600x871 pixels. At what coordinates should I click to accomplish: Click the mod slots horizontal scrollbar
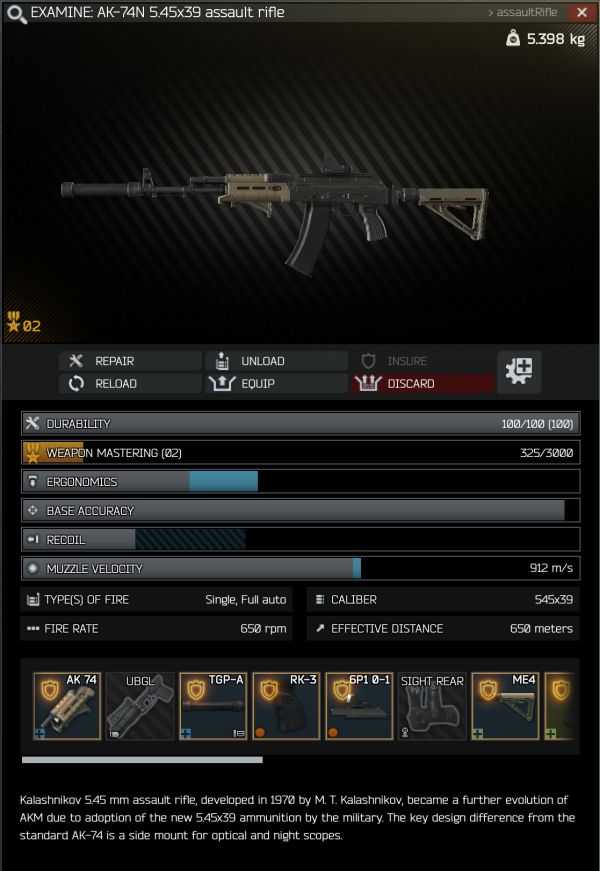[142, 760]
